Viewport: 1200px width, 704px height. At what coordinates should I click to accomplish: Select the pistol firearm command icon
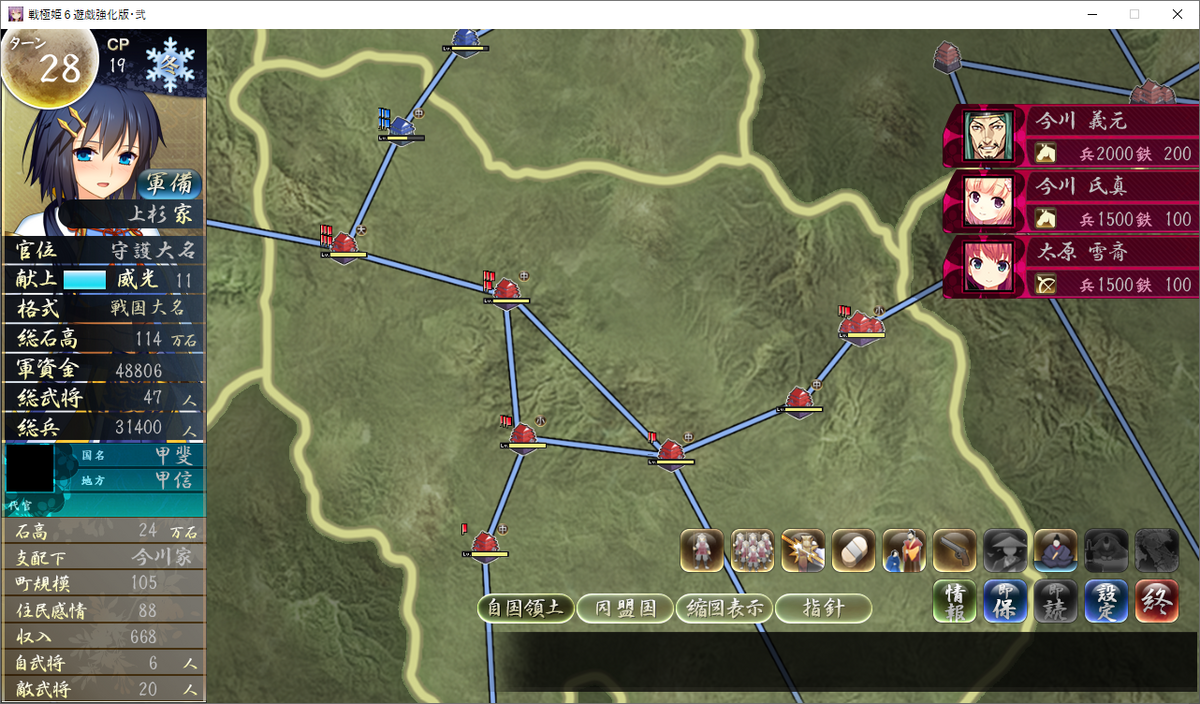954,550
